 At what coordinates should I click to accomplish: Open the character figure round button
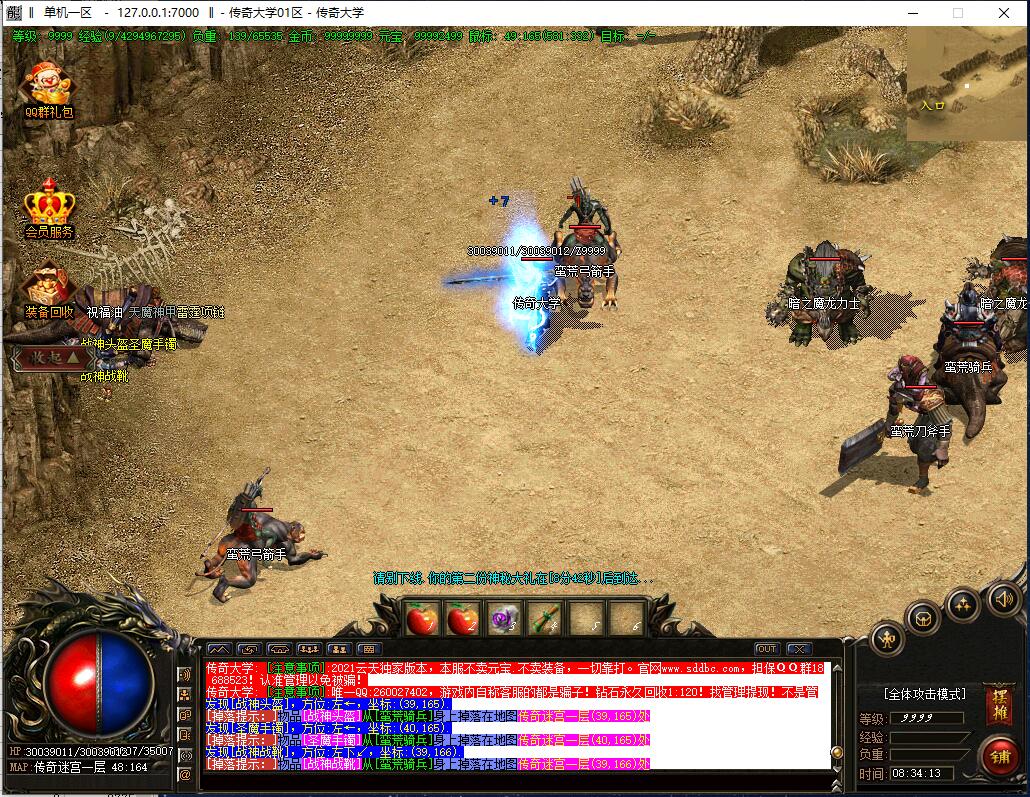(886, 640)
